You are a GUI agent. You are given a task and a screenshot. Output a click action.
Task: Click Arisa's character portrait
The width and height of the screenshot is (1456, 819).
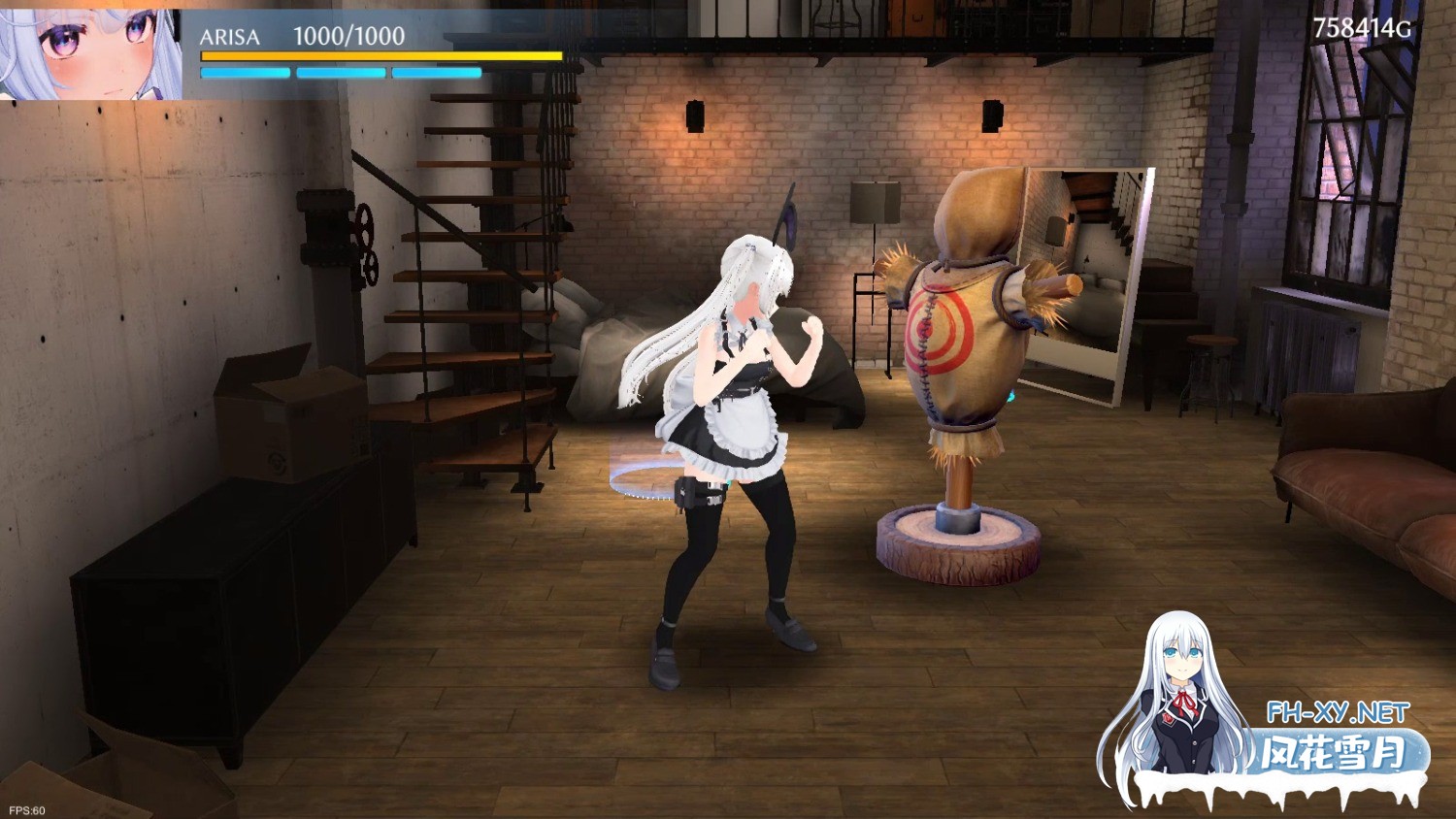pyautogui.click(x=90, y=51)
